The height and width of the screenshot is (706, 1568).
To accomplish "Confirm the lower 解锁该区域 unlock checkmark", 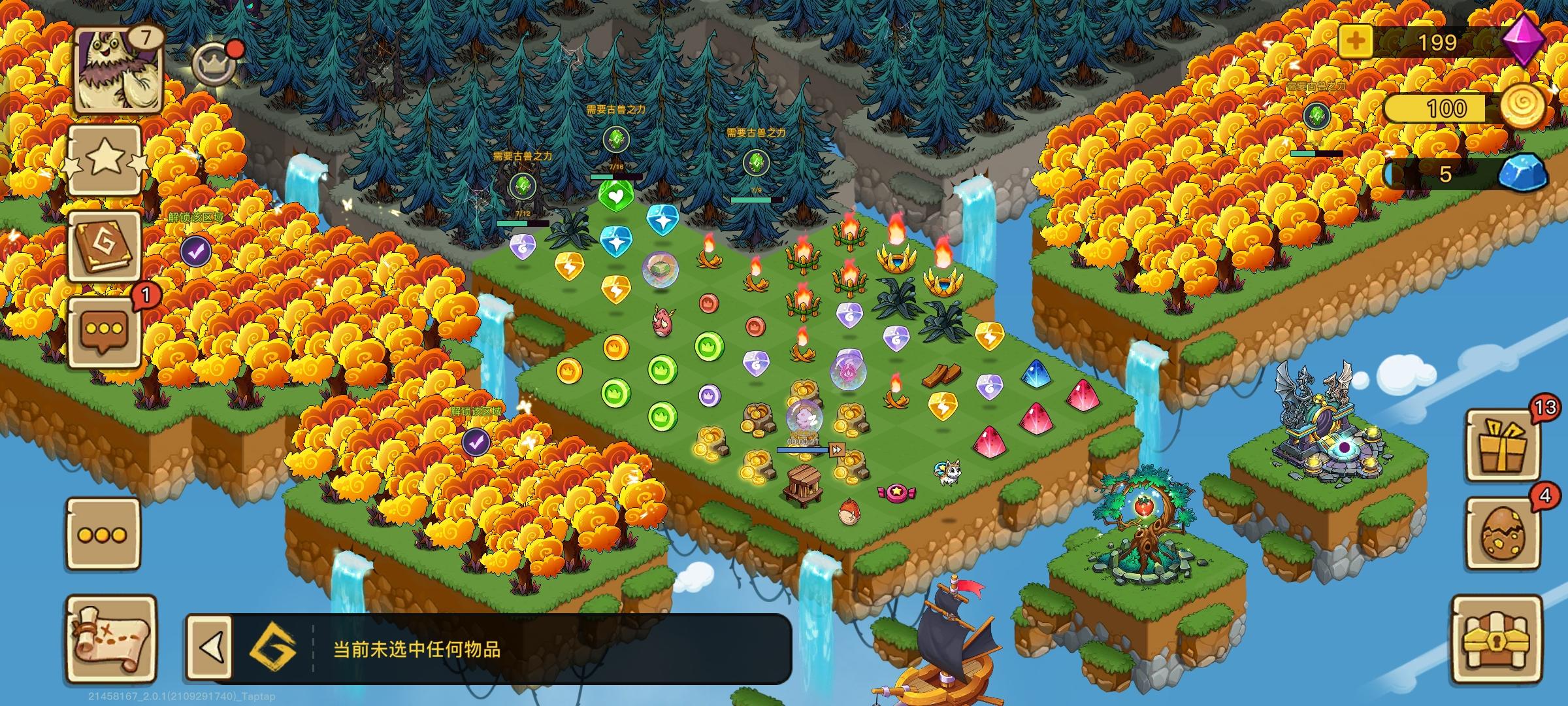I will 476,442.
